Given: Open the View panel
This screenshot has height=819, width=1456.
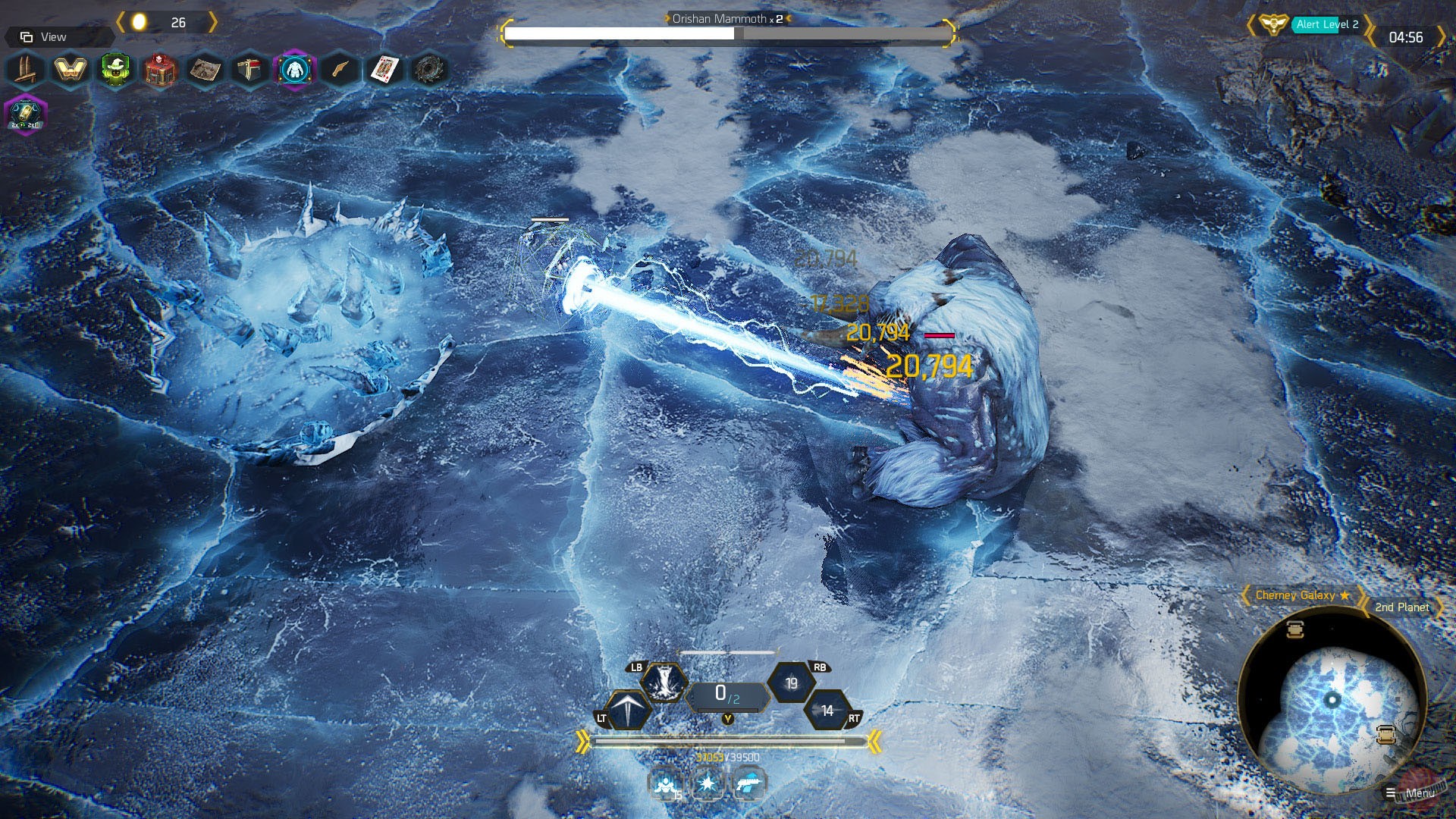Looking at the screenshot, I should click(45, 37).
